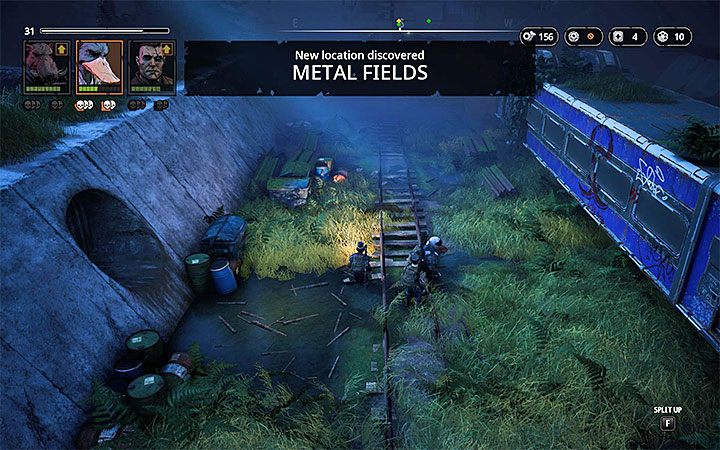The image size is (720, 450).
Task: Select the duck character portrait
Action: pyautogui.click(x=98, y=67)
